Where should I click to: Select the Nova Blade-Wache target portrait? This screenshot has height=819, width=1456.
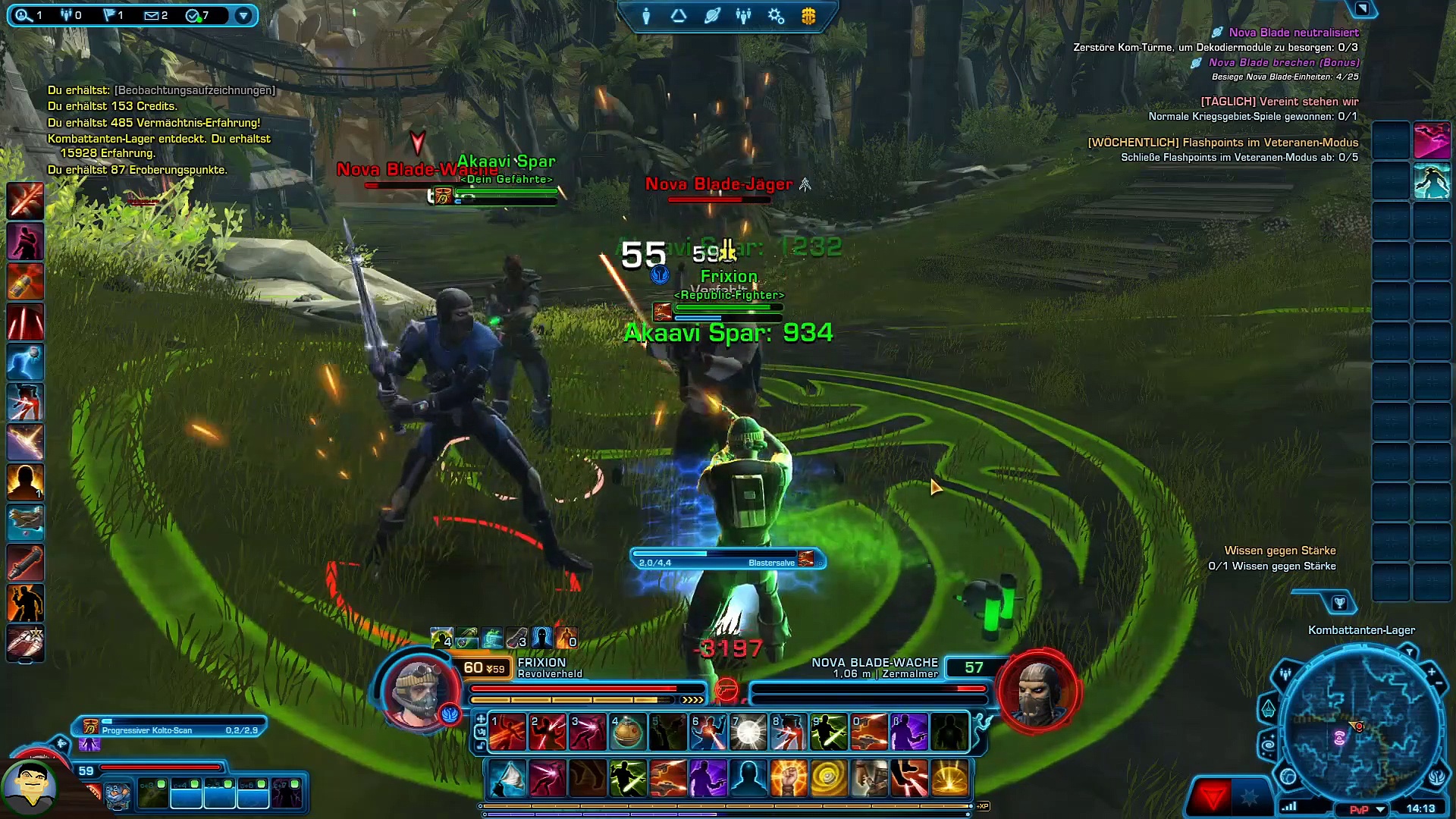pyautogui.click(x=1037, y=691)
